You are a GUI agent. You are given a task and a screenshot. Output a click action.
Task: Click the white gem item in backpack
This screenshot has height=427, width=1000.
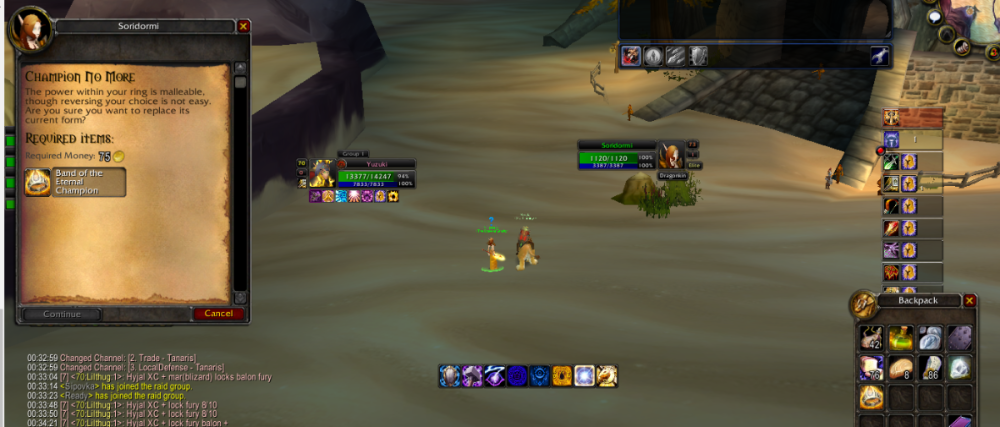pyautogui.click(x=958, y=368)
